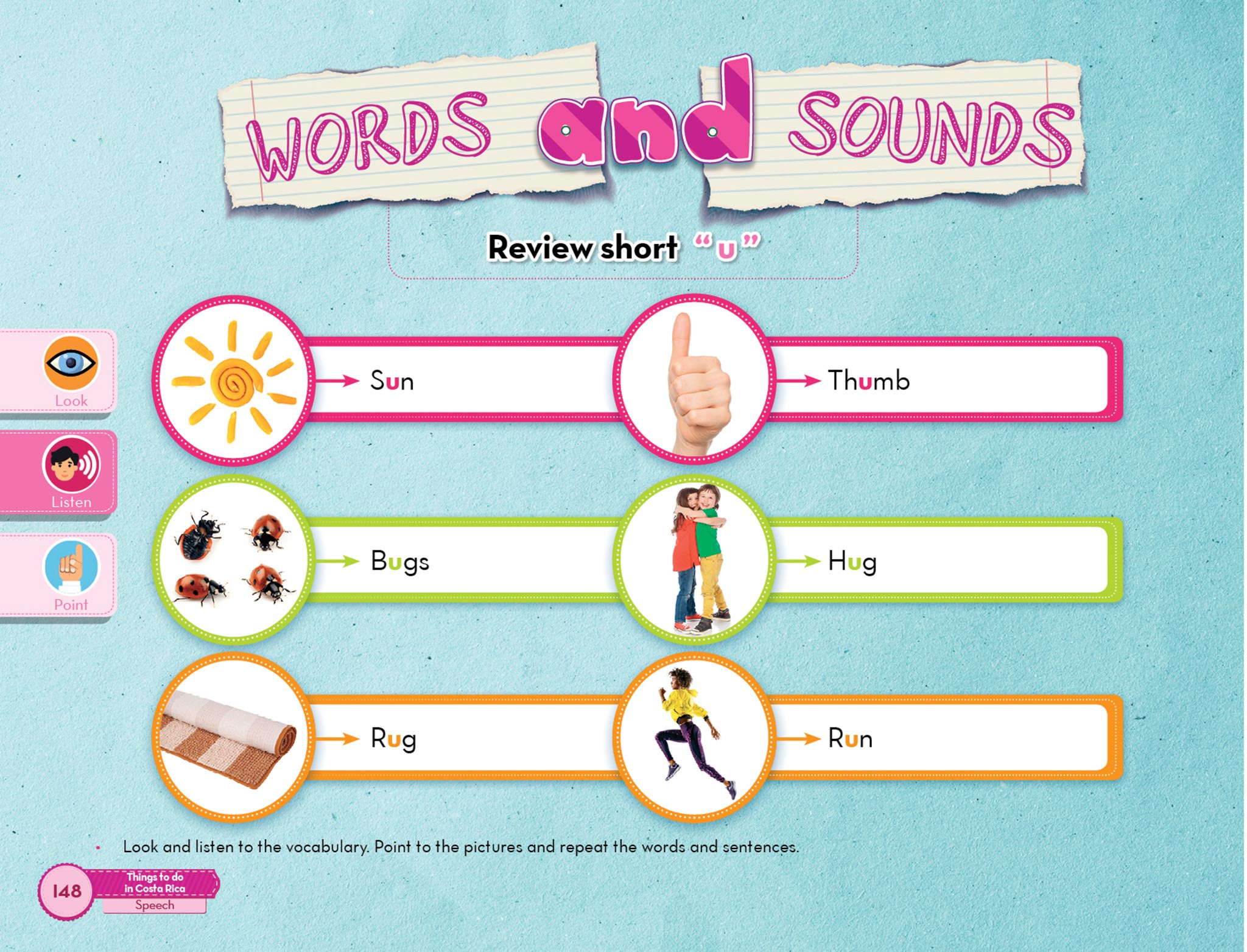The height and width of the screenshot is (952, 1247).
Task: Select the Run picture of the runner
Action: [694, 738]
